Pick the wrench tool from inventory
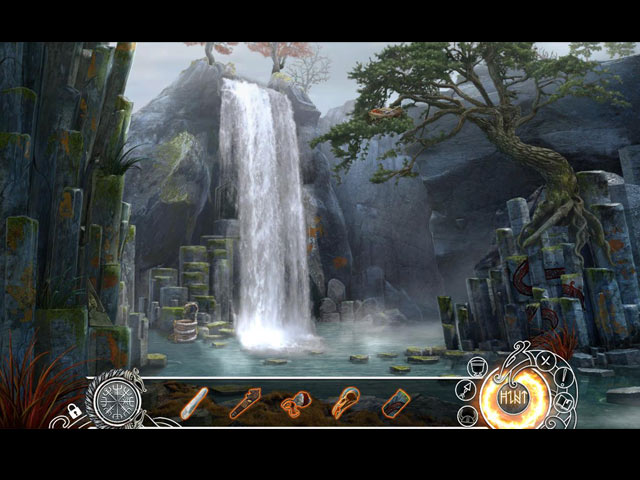Viewport: 640px width, 480px height. point(245,402)
